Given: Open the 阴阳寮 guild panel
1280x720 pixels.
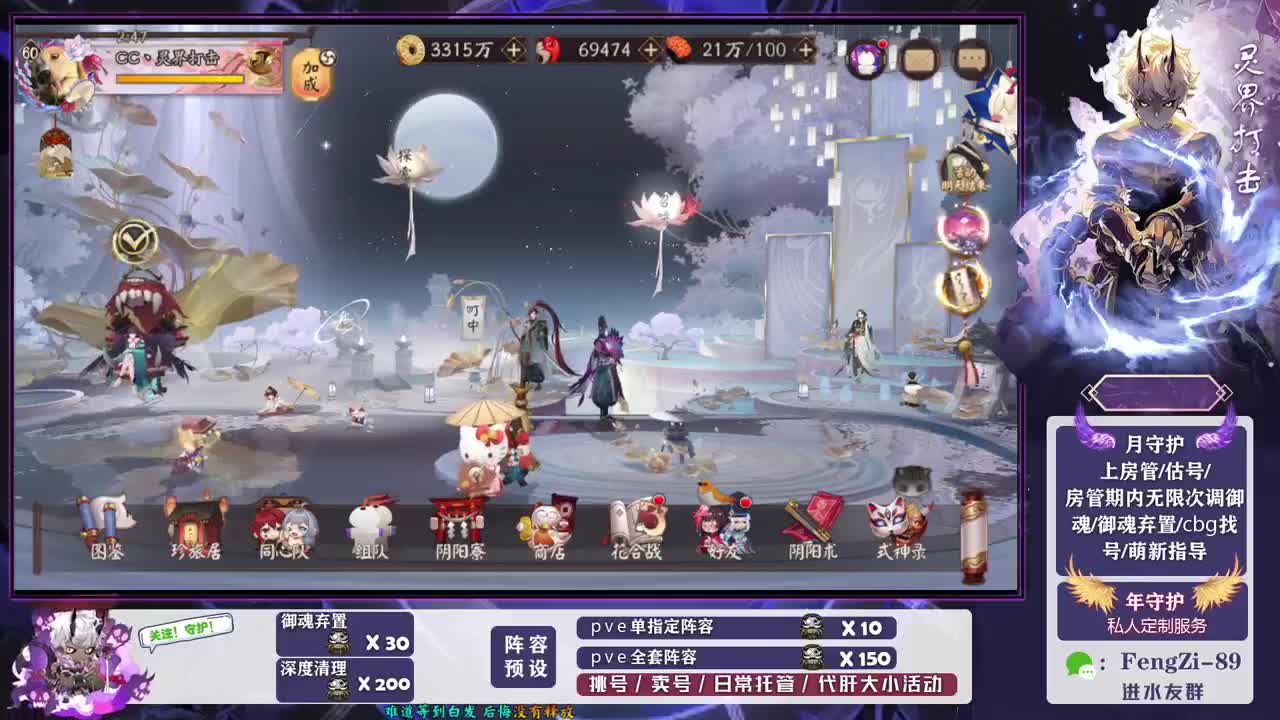Looking at the screenshot, I should 455,525.
